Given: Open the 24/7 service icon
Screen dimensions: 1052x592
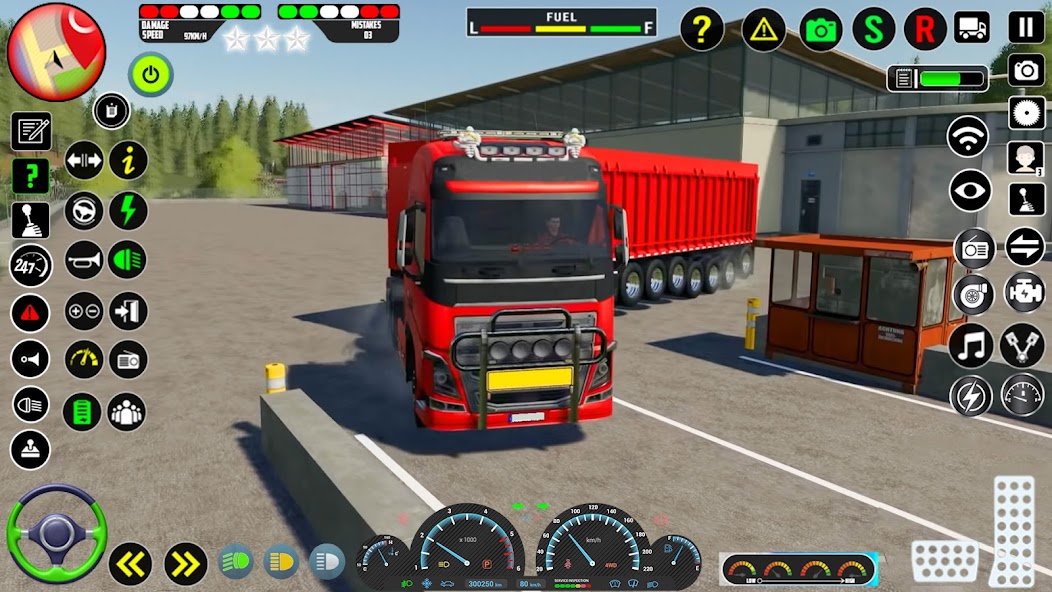Looking at the screenshot, I should tap(30, 266).
